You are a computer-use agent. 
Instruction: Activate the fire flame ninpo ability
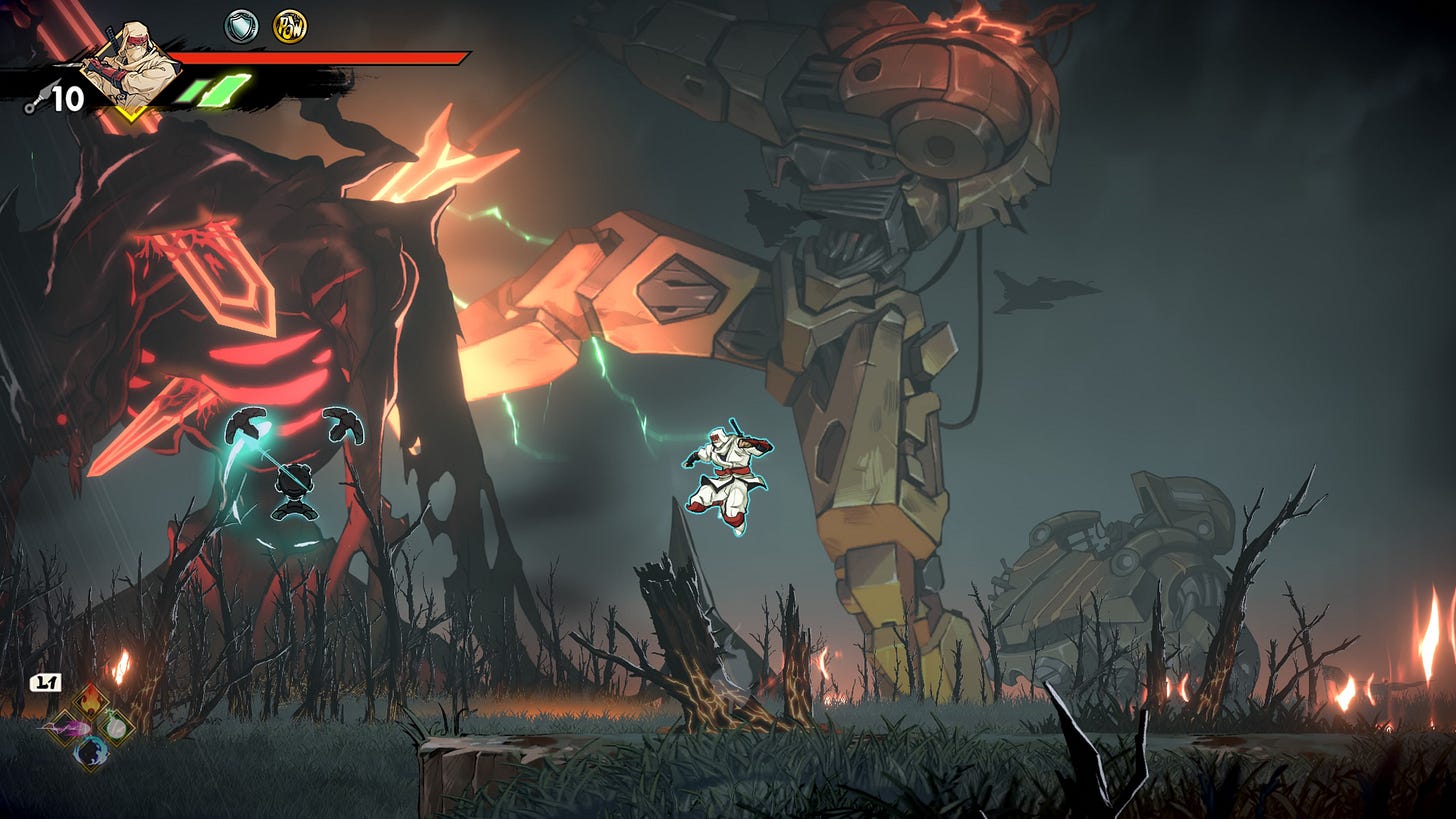[x=91, y=700]
